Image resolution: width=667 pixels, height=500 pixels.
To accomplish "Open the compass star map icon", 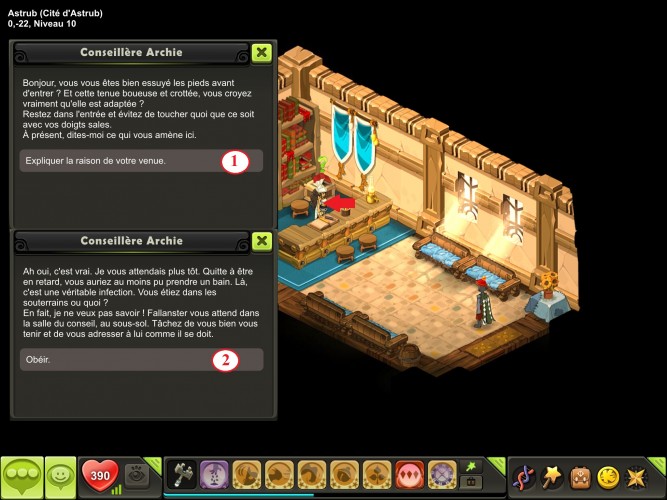I will tap(637, 477).
